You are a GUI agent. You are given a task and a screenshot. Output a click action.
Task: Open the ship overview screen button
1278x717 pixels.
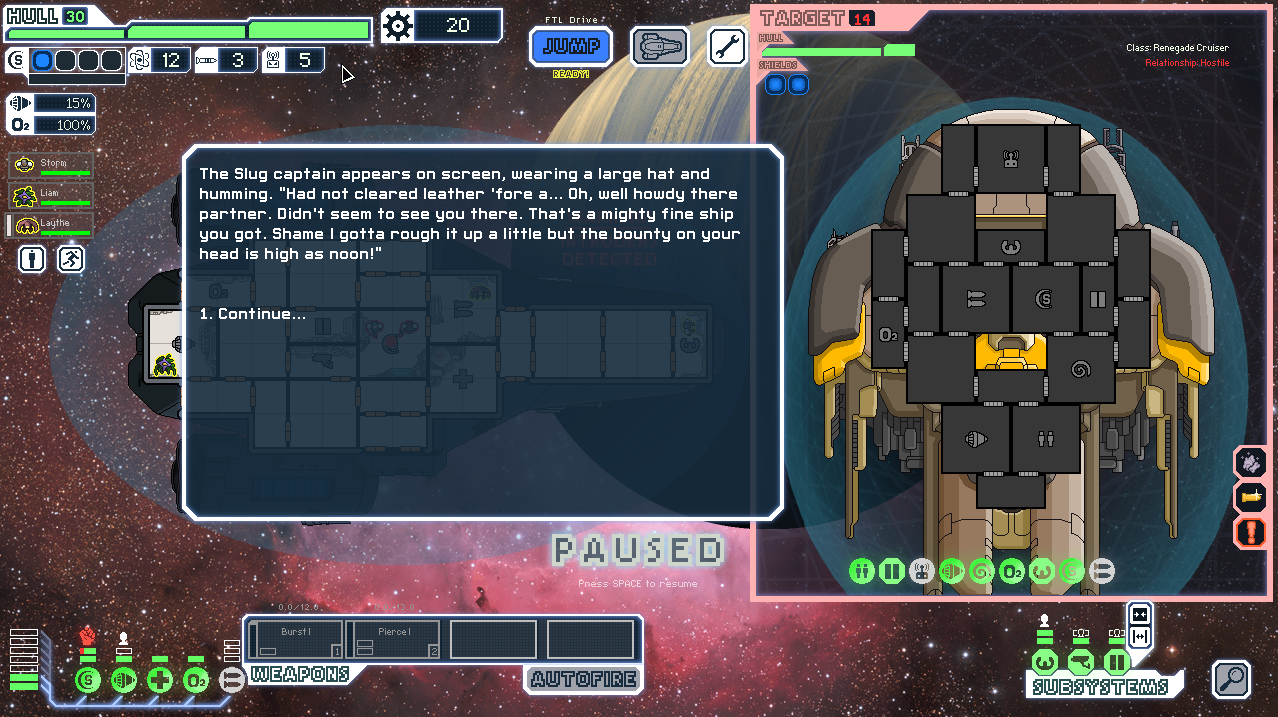(660, 46)
